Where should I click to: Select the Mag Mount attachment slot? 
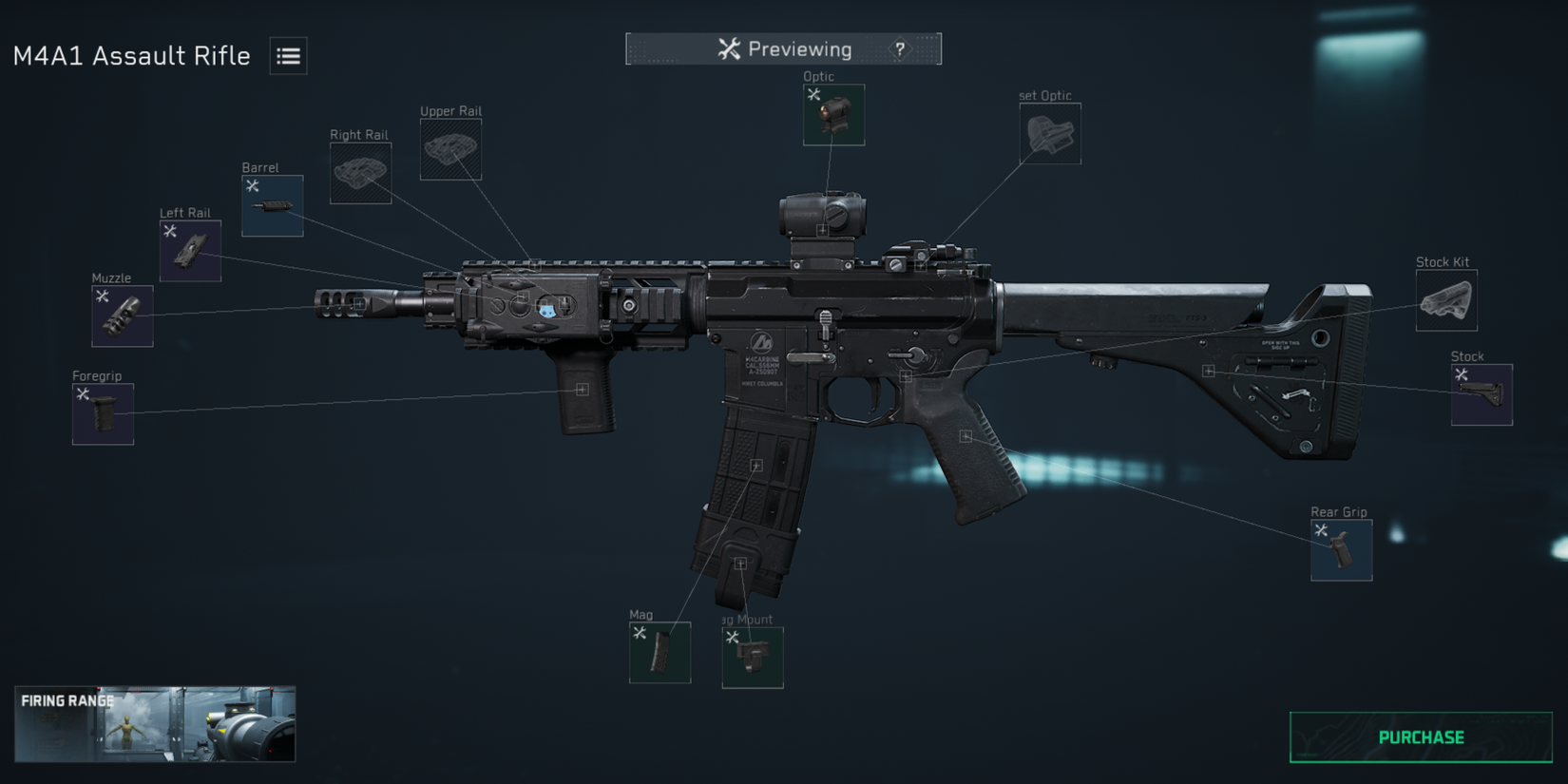click(752, 657)
